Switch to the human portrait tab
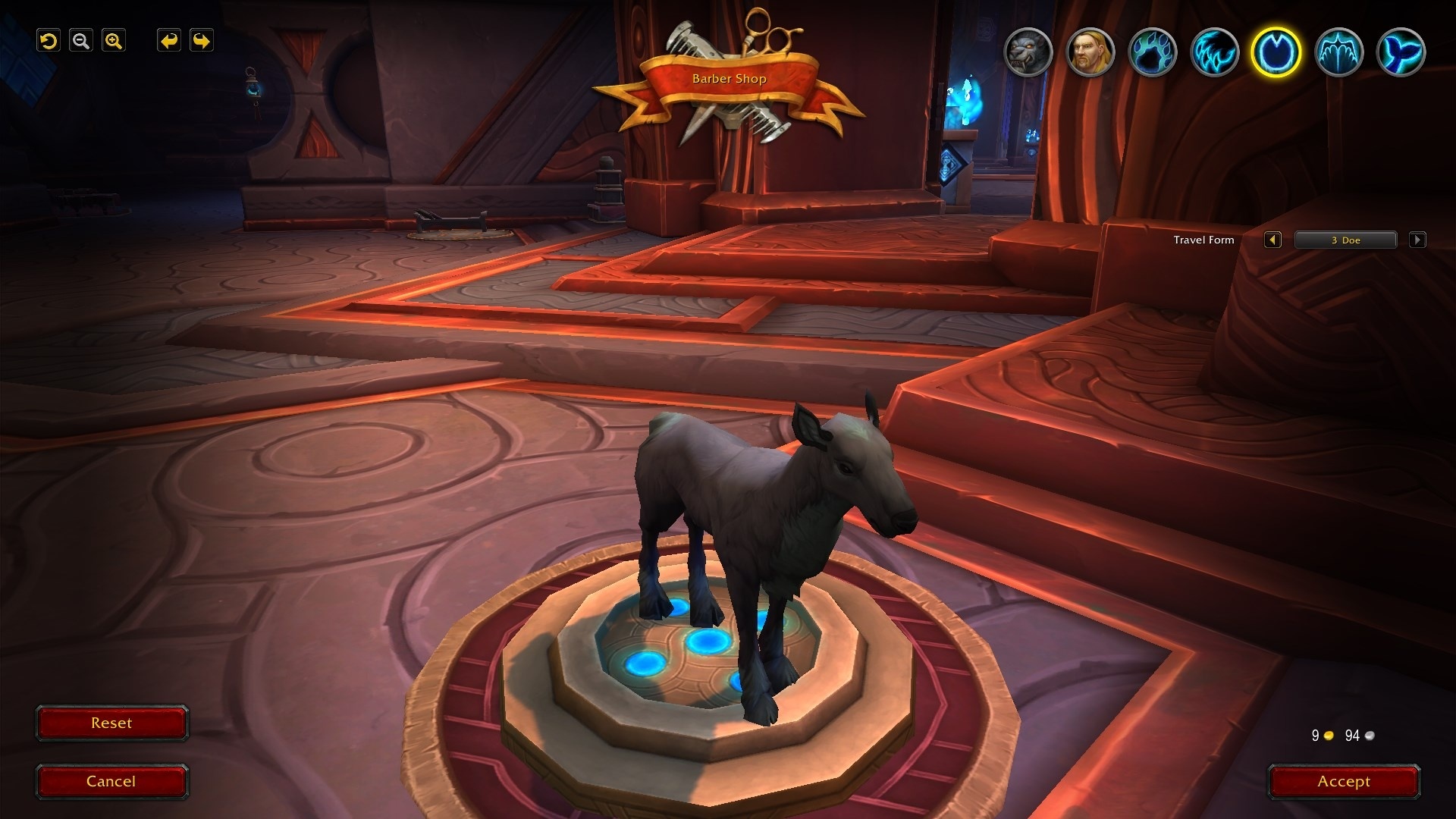The image size is (1456, 819). click(x=1090, y=52)
